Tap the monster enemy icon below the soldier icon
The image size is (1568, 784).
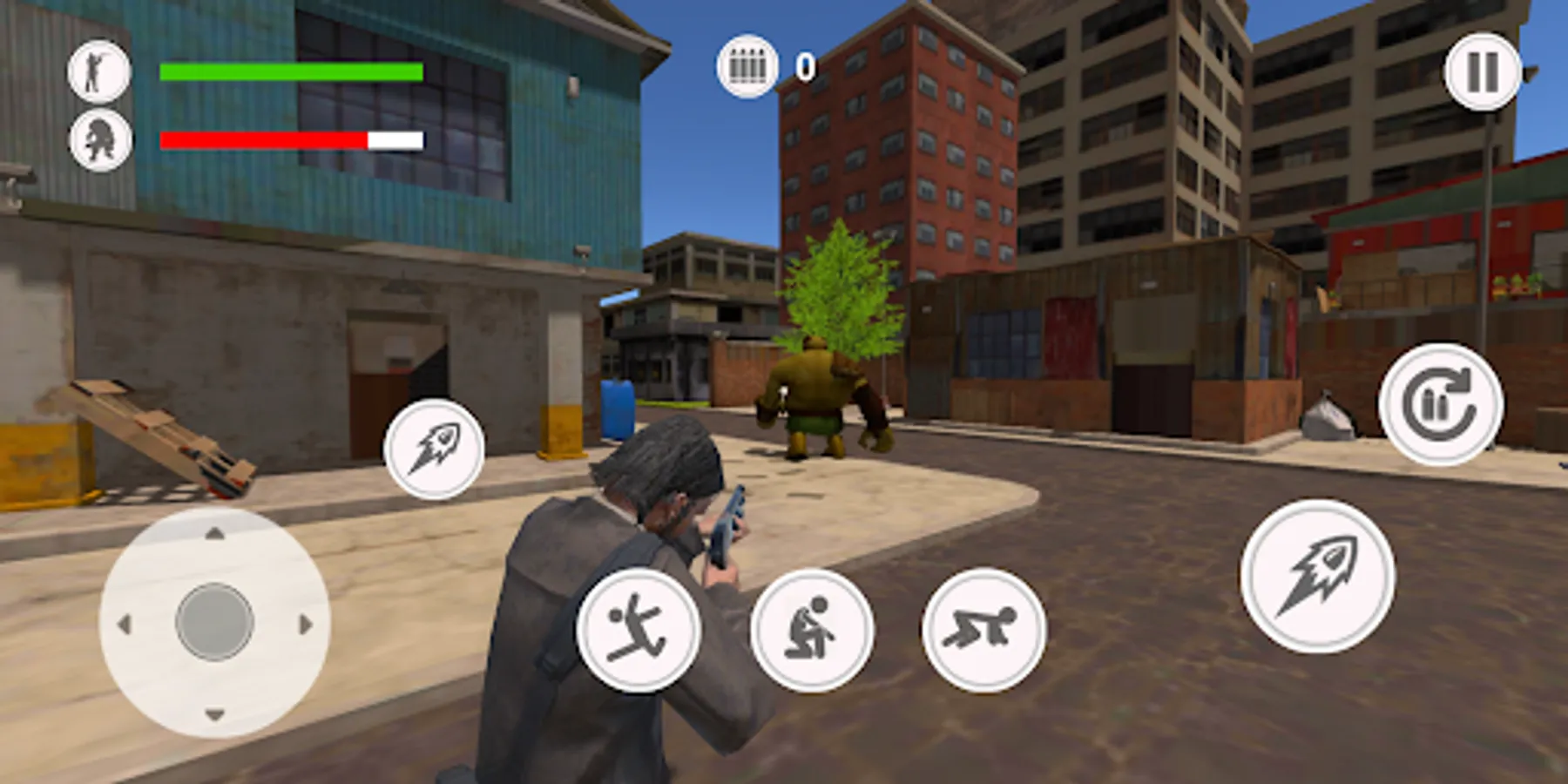[99, 139]
